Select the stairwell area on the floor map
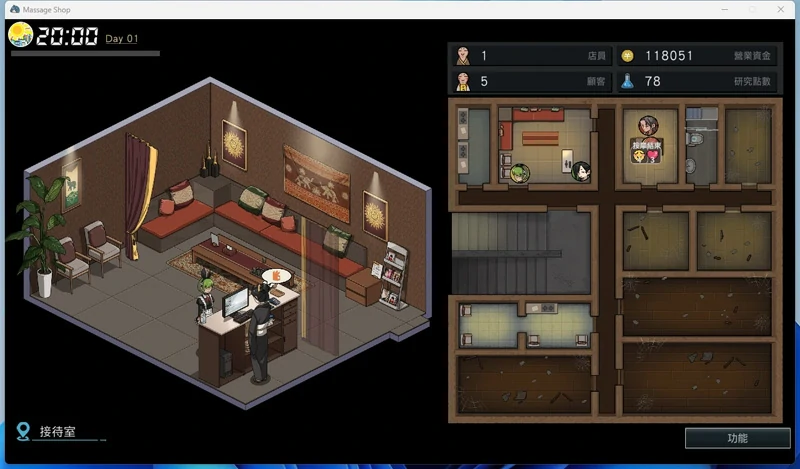The image size is (800, 469). (521, 251)
